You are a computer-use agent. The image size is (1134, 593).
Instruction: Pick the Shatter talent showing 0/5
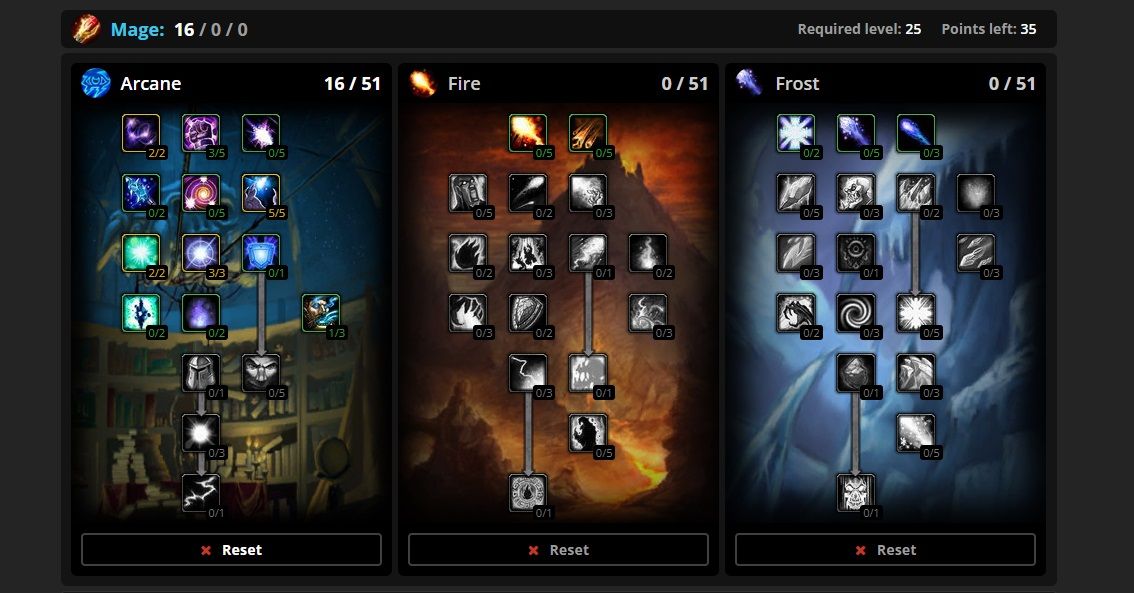[x=916, y=313]
